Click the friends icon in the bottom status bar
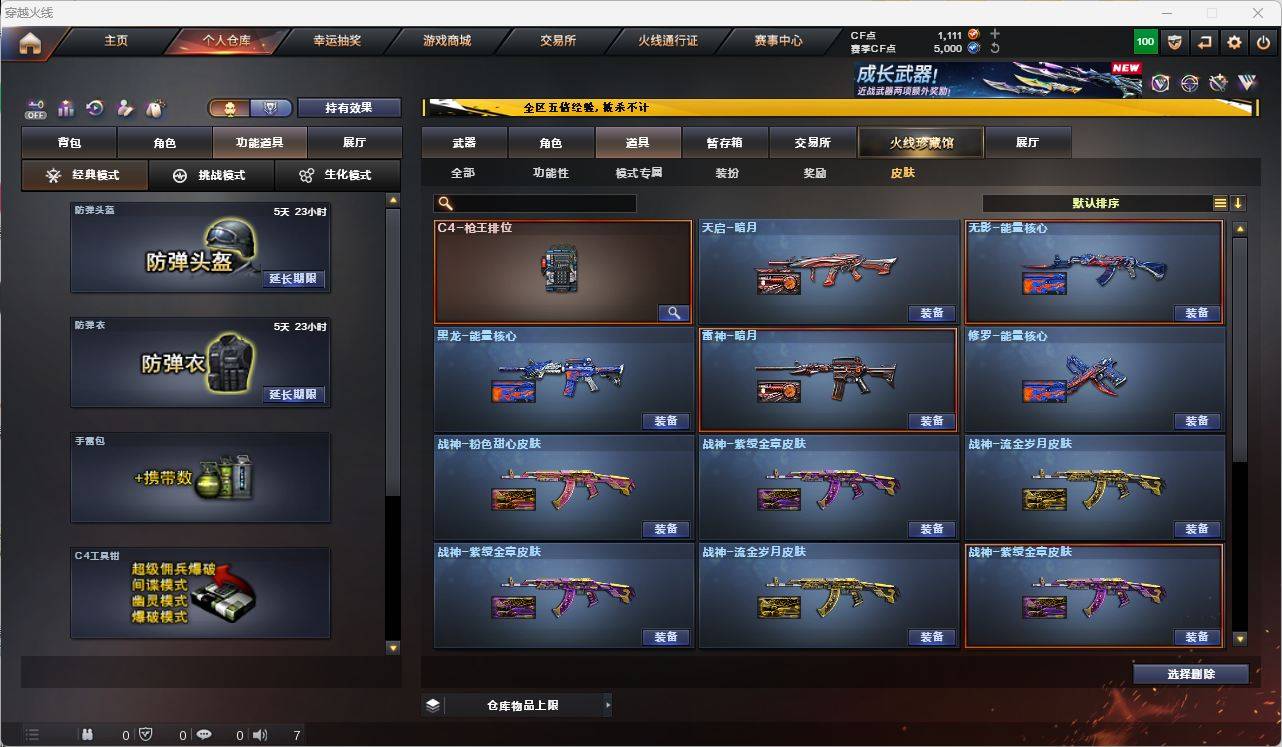The height and width of the screenshot is (747, 1282). 89,736
